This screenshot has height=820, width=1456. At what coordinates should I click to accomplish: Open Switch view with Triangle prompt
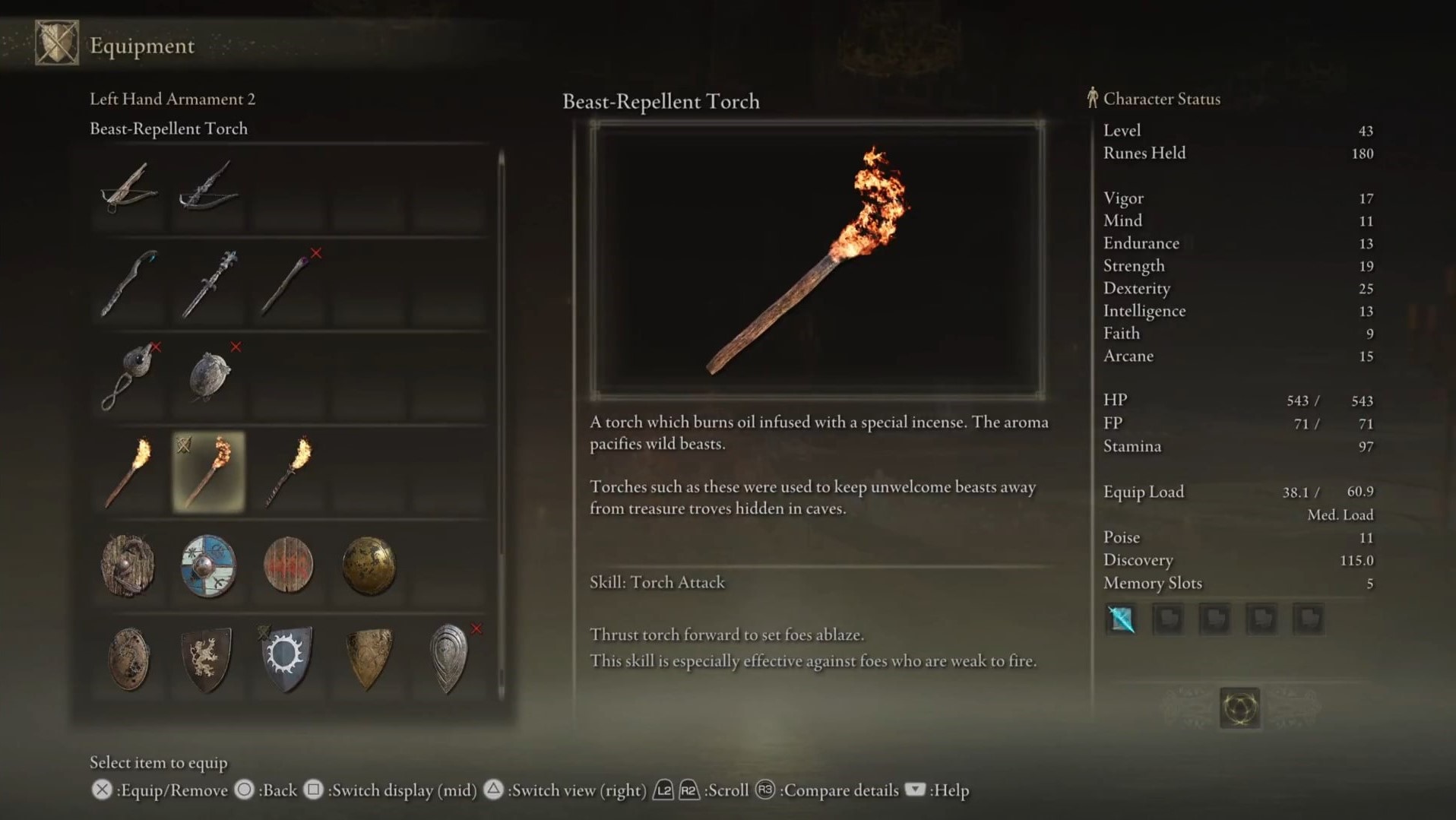pos(494,790)
